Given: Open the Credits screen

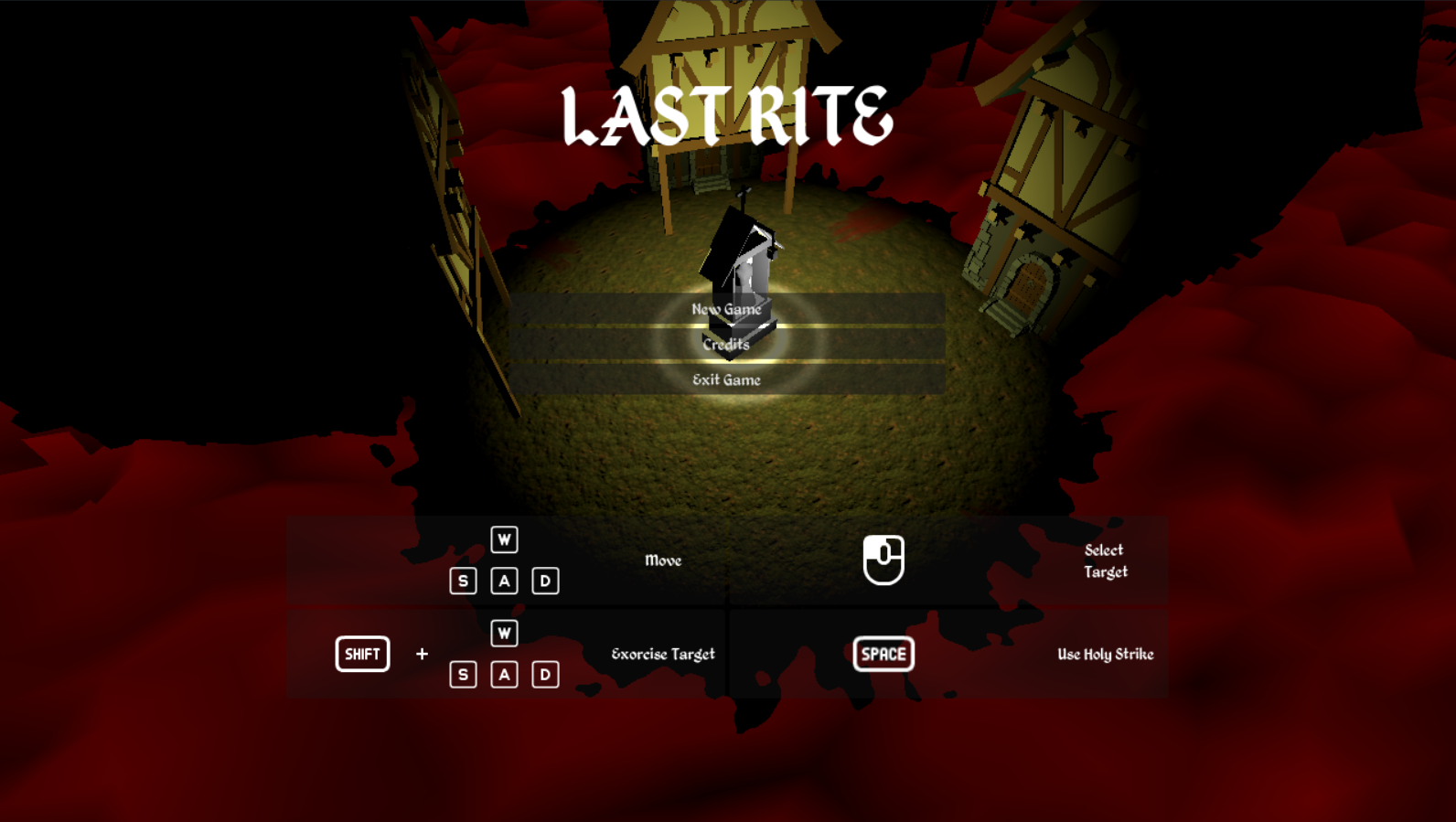Looking at the screenshot, I should [726, 345].
